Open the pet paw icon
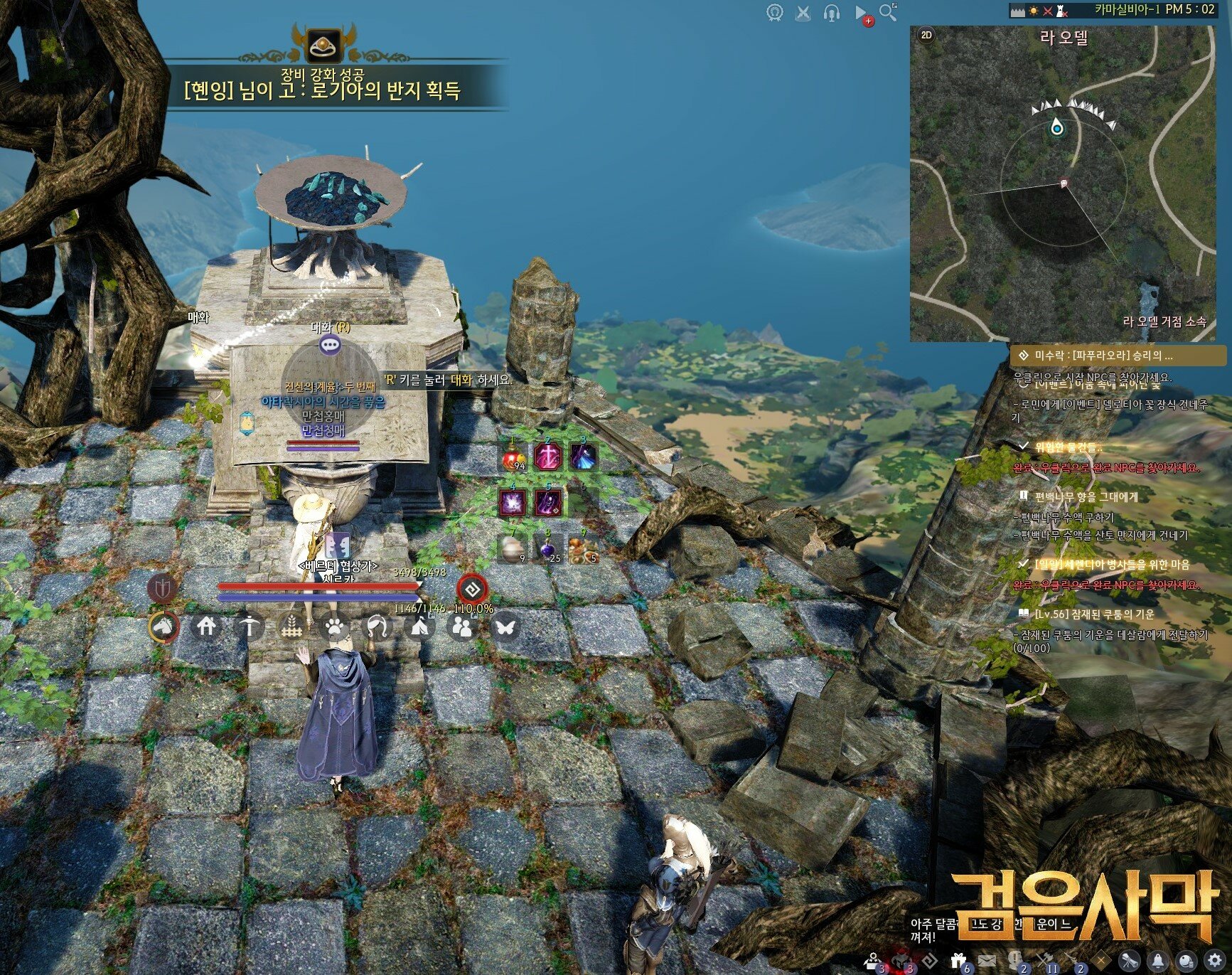 334,627
